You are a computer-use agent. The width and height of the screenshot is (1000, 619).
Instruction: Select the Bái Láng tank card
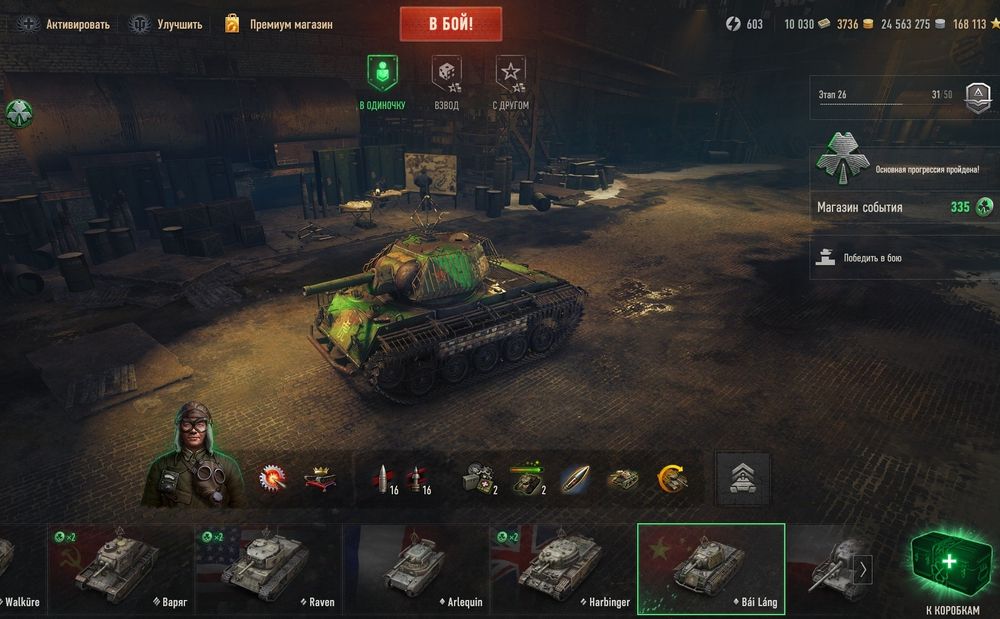point(711,569)
